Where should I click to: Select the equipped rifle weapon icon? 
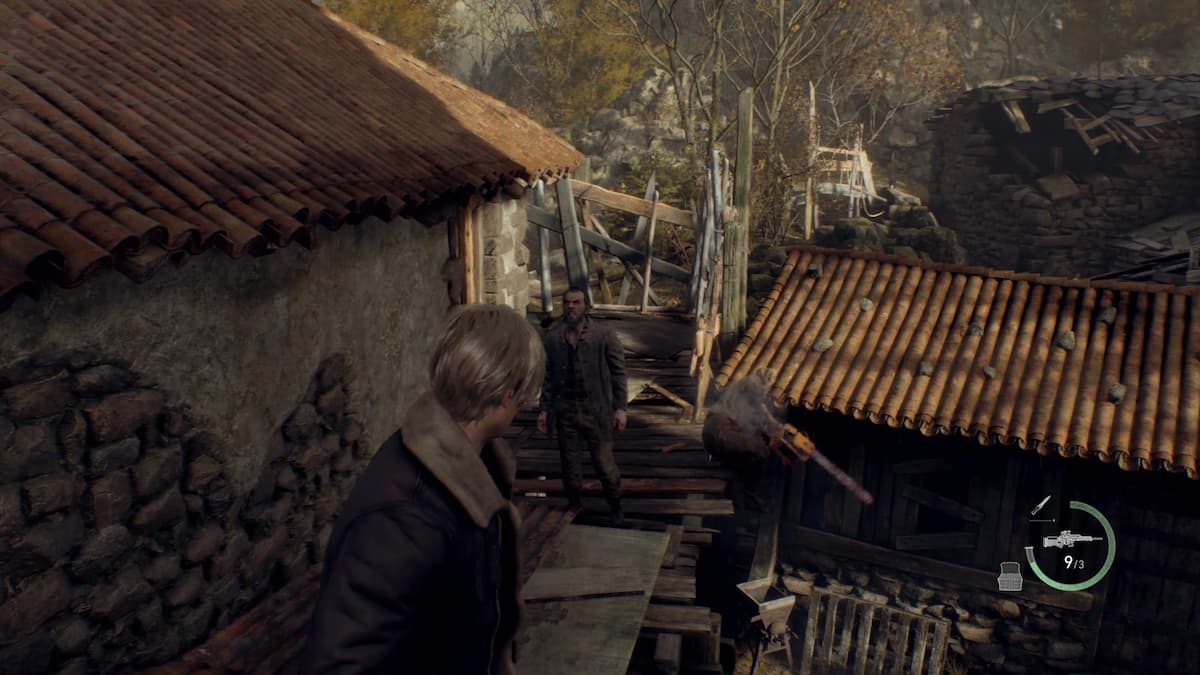click(1071, 539)
